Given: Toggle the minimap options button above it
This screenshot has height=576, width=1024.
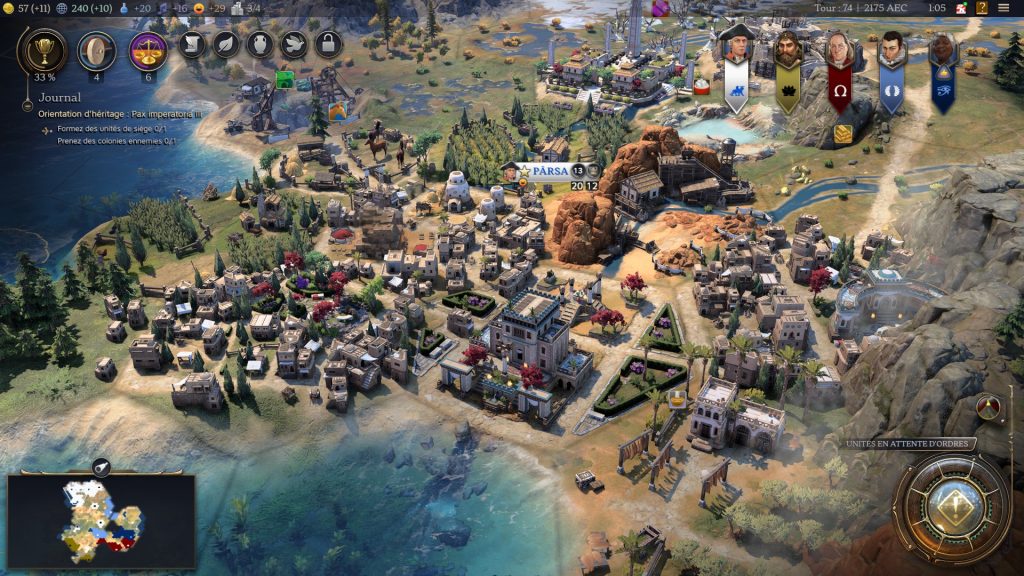Looking at the screenshot, I should click(101, 466).
